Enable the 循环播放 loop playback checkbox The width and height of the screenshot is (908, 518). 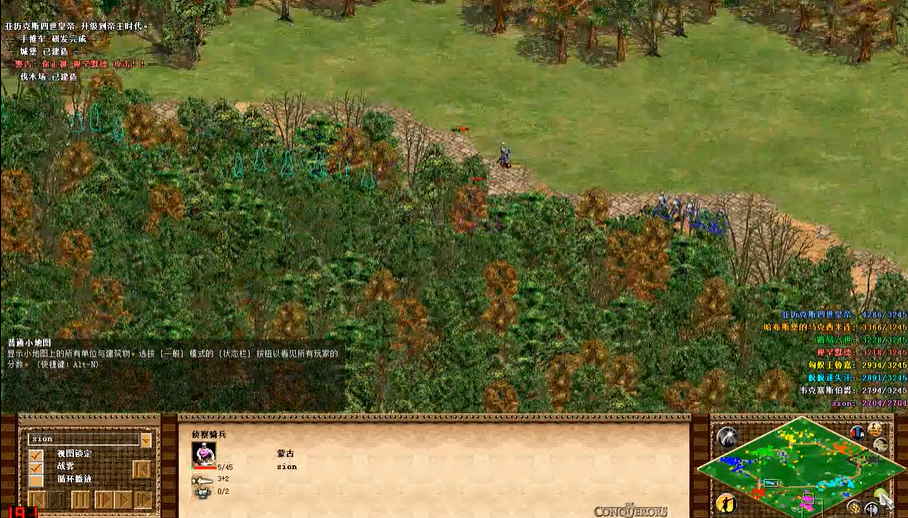(x=36, y=479)
